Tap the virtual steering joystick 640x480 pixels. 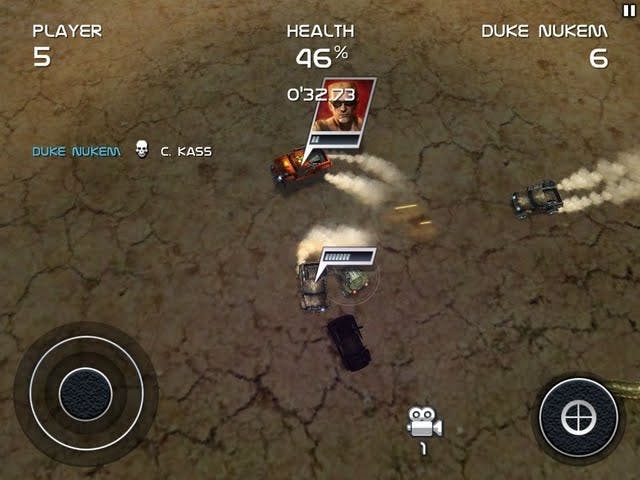(x=85, y=393)
